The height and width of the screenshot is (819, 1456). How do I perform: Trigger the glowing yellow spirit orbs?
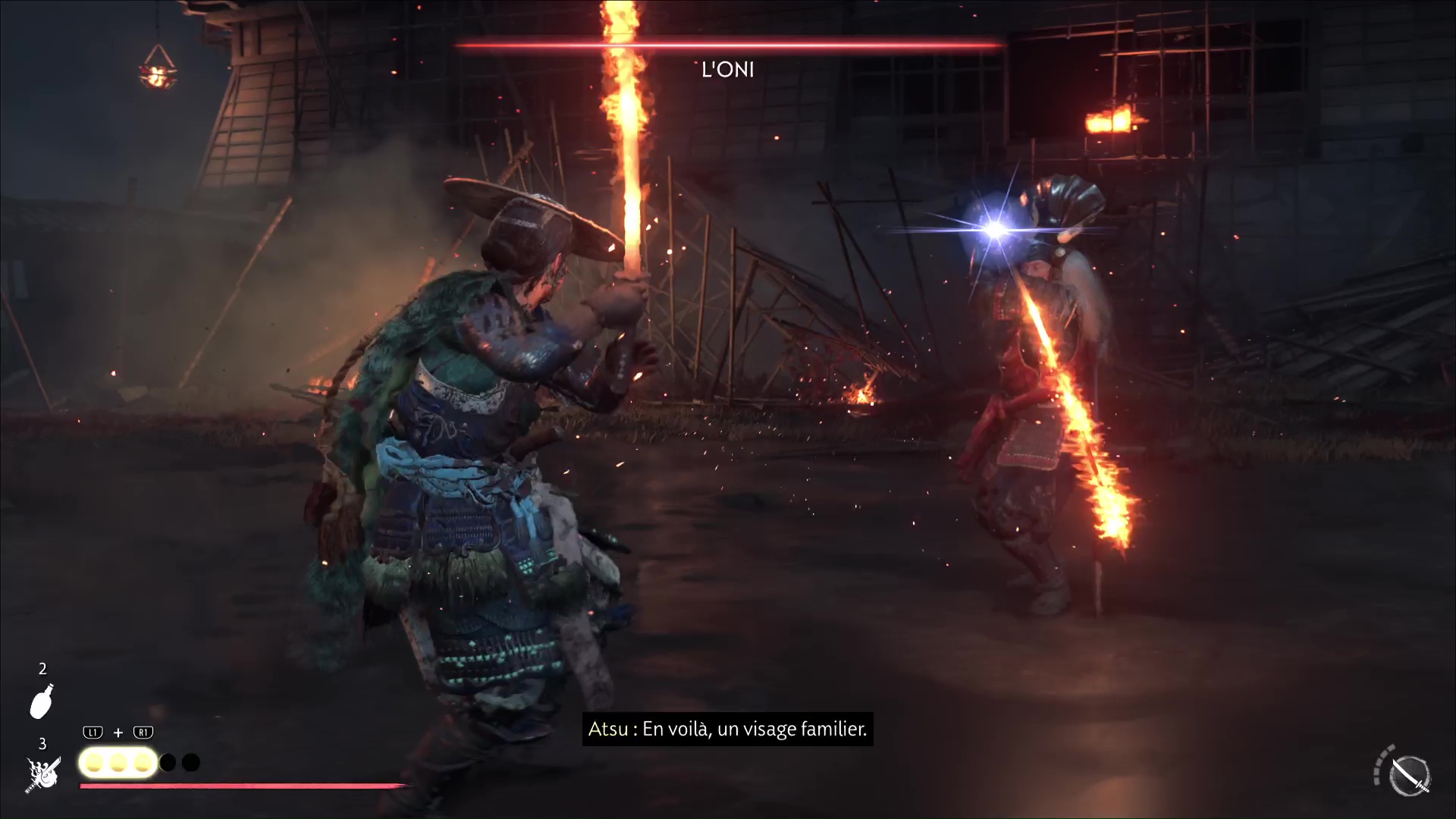click(118, 763)
